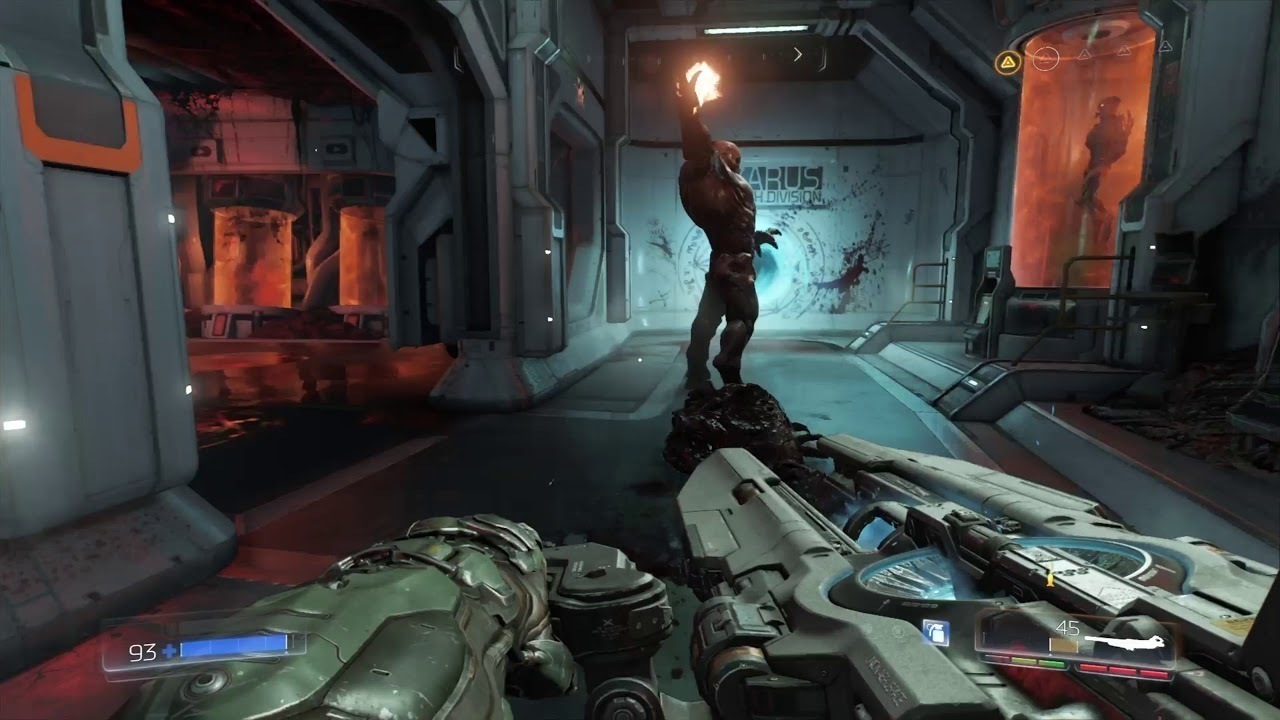Screen dimensions: 1280x720
Task: Select the highlighted yellow triangle marker
Action: click(1007, 63)
